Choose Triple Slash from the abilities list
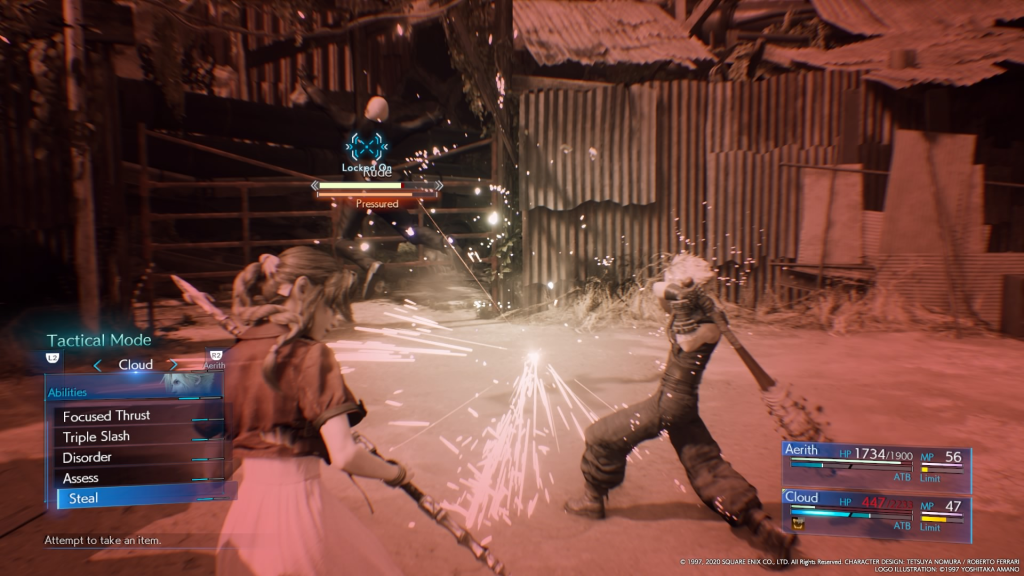 click(96, 437)
